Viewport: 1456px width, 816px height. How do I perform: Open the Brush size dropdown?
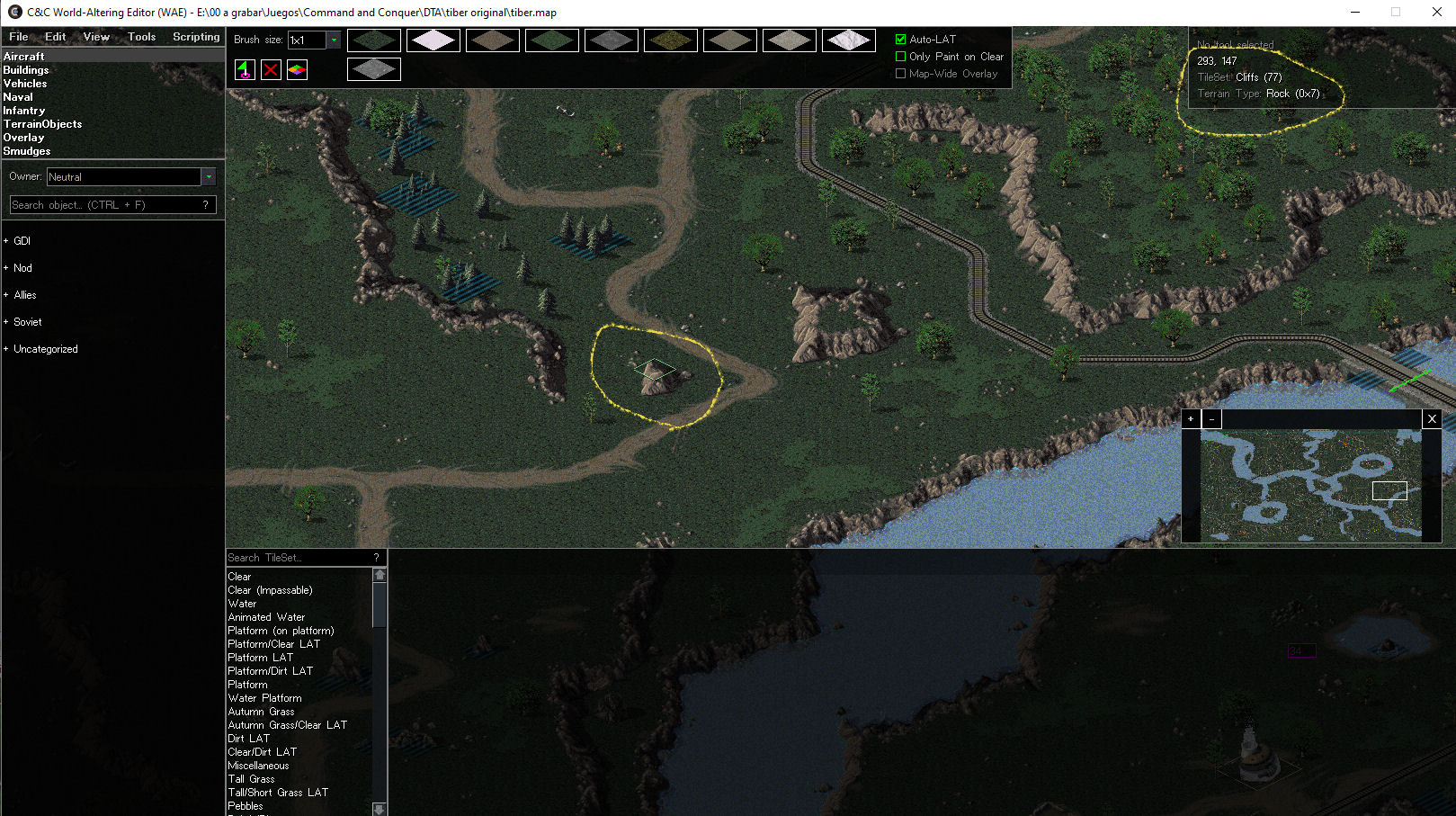(x=334, y=40)
